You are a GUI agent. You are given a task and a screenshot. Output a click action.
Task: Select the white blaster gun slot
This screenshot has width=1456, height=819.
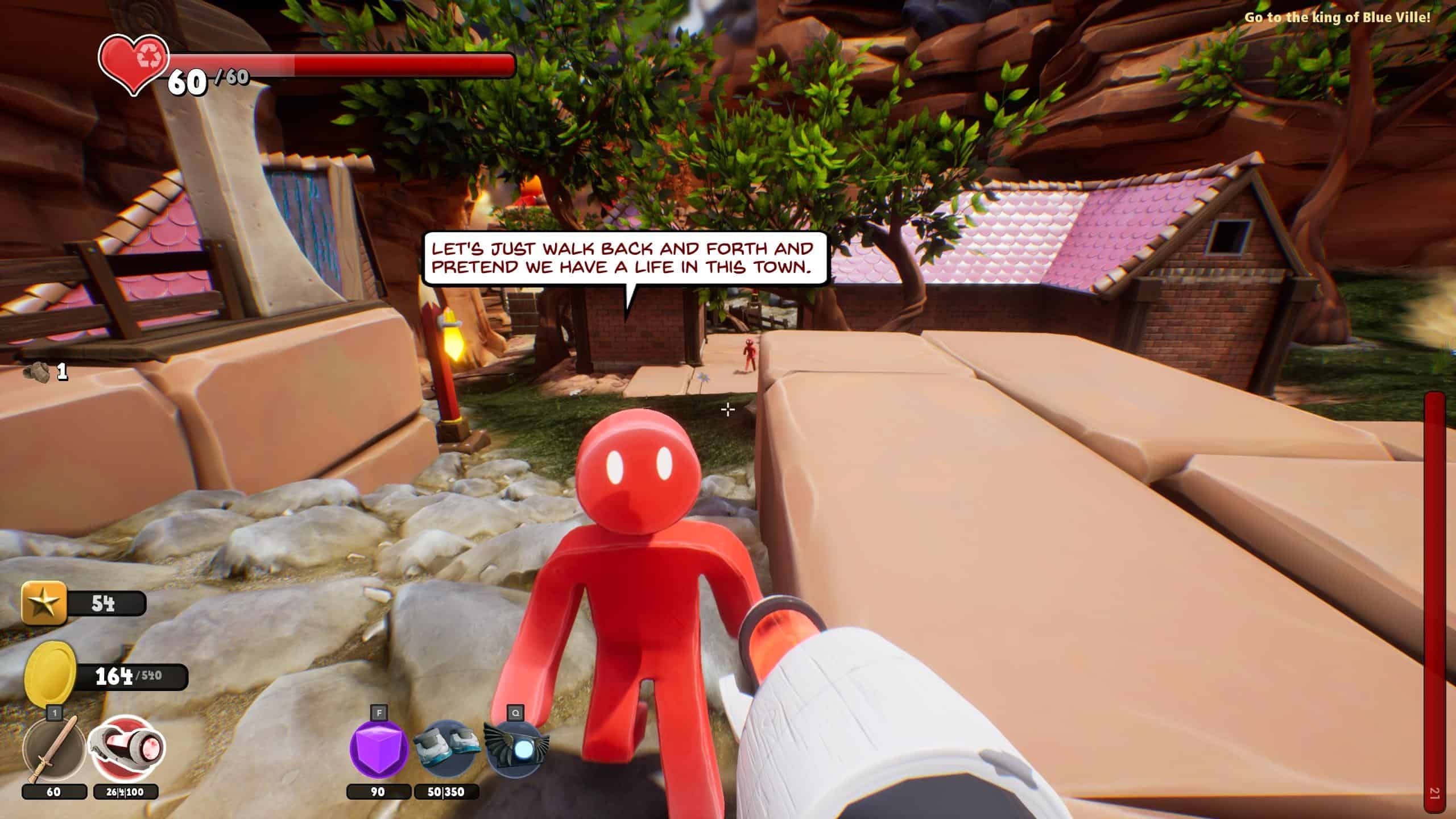pos(126,748)
